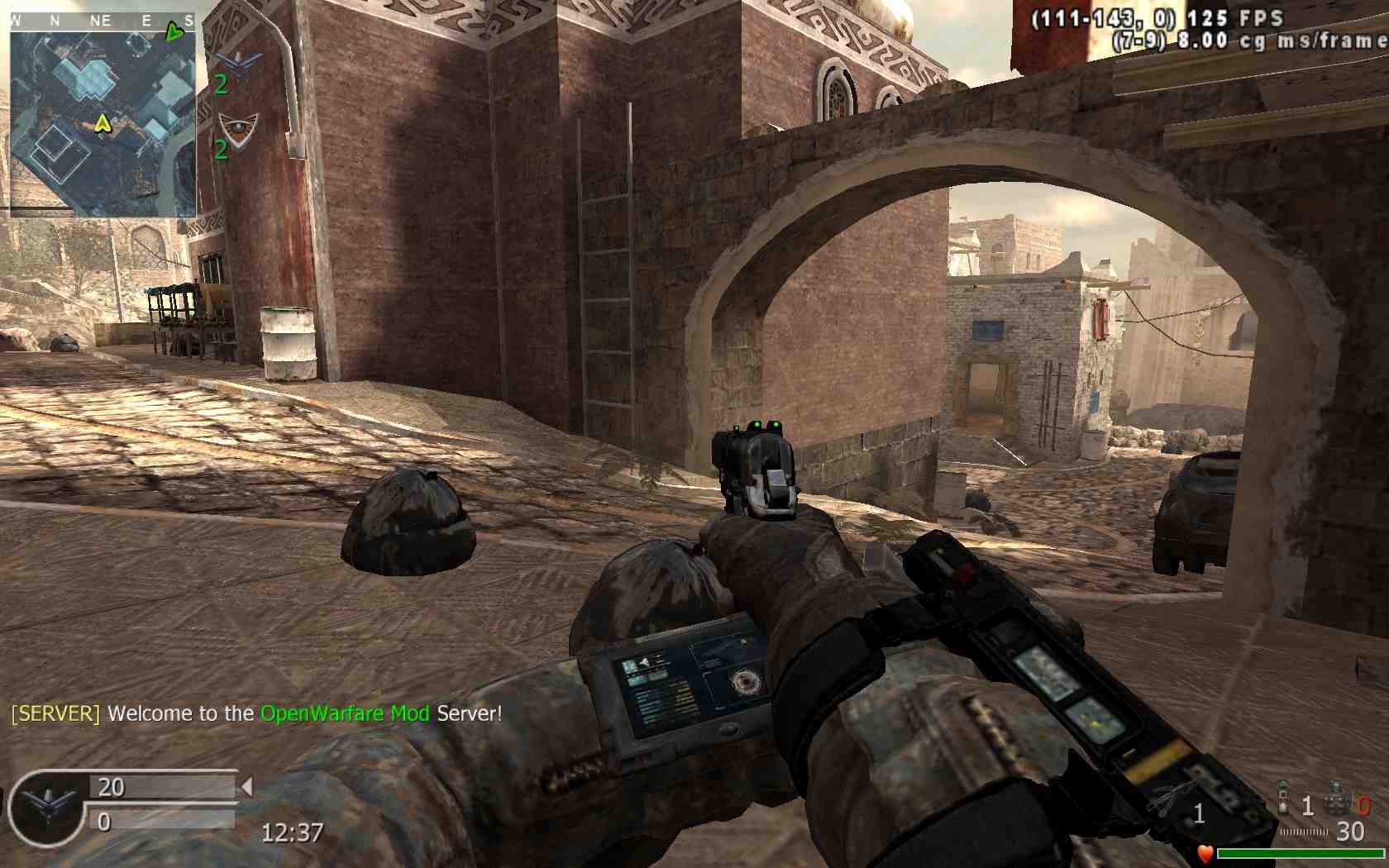Image resolution: width=1389 pixels, height=868 pixels.
Task: Click the winged team emblem beside score
Action: tap(46, 806)
